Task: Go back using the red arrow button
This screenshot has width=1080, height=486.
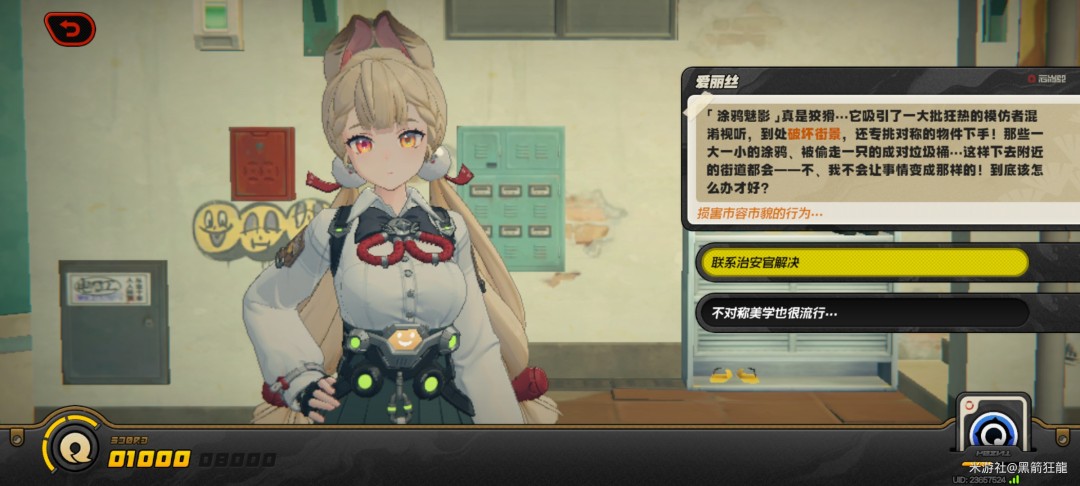Action: 69,30
